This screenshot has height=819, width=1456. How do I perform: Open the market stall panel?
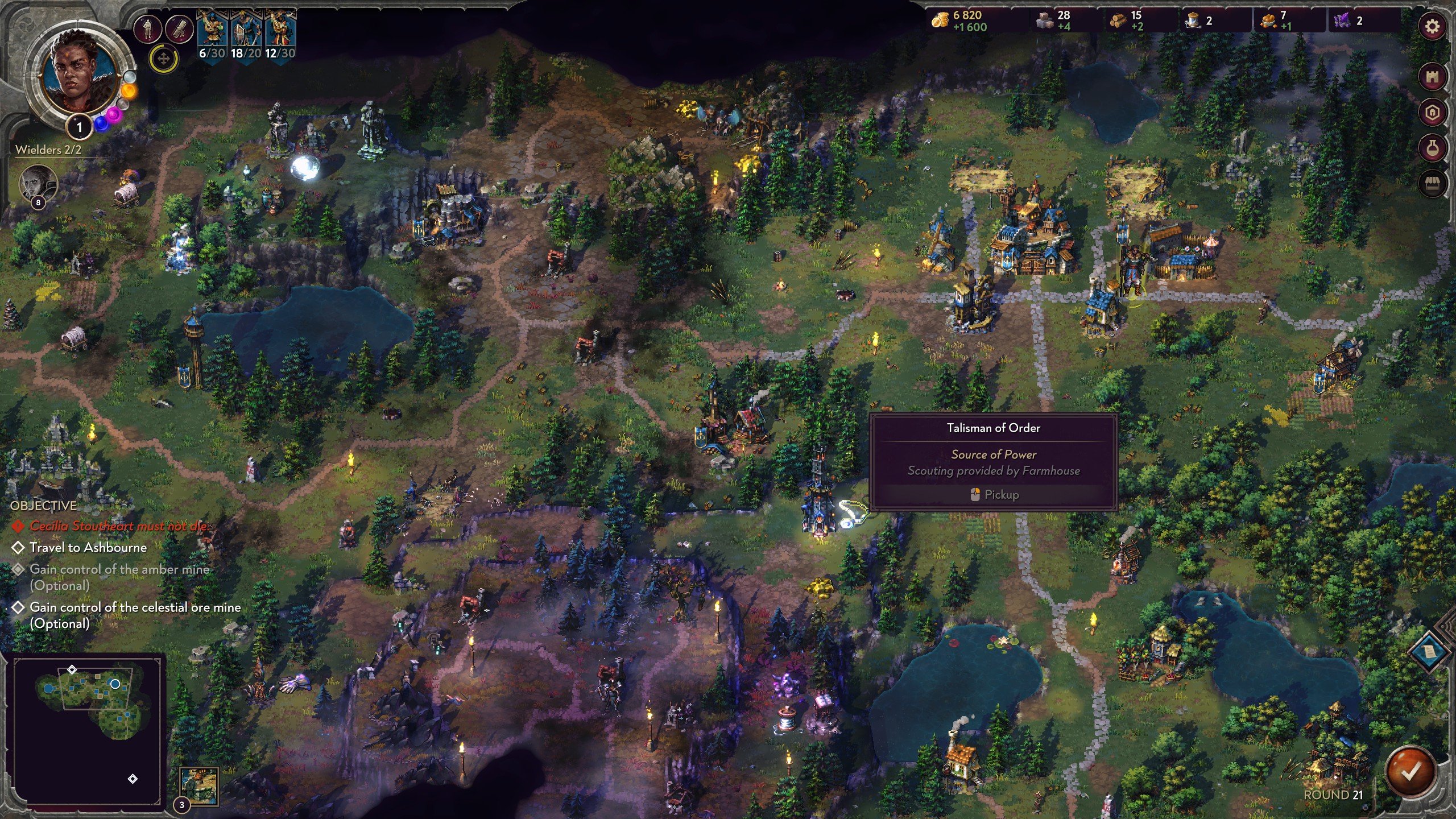point(1432,184)
